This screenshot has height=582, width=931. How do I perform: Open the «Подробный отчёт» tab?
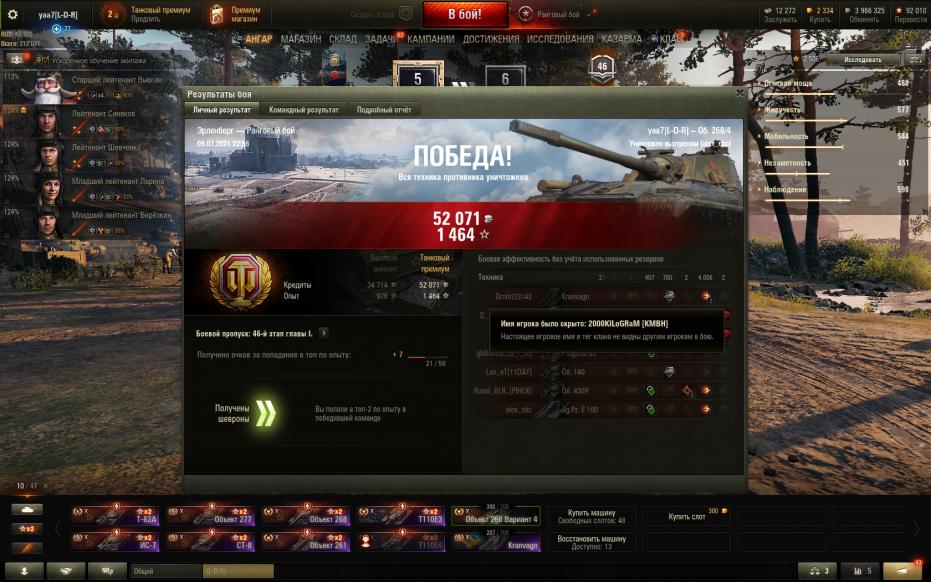[x=384, y=110]
